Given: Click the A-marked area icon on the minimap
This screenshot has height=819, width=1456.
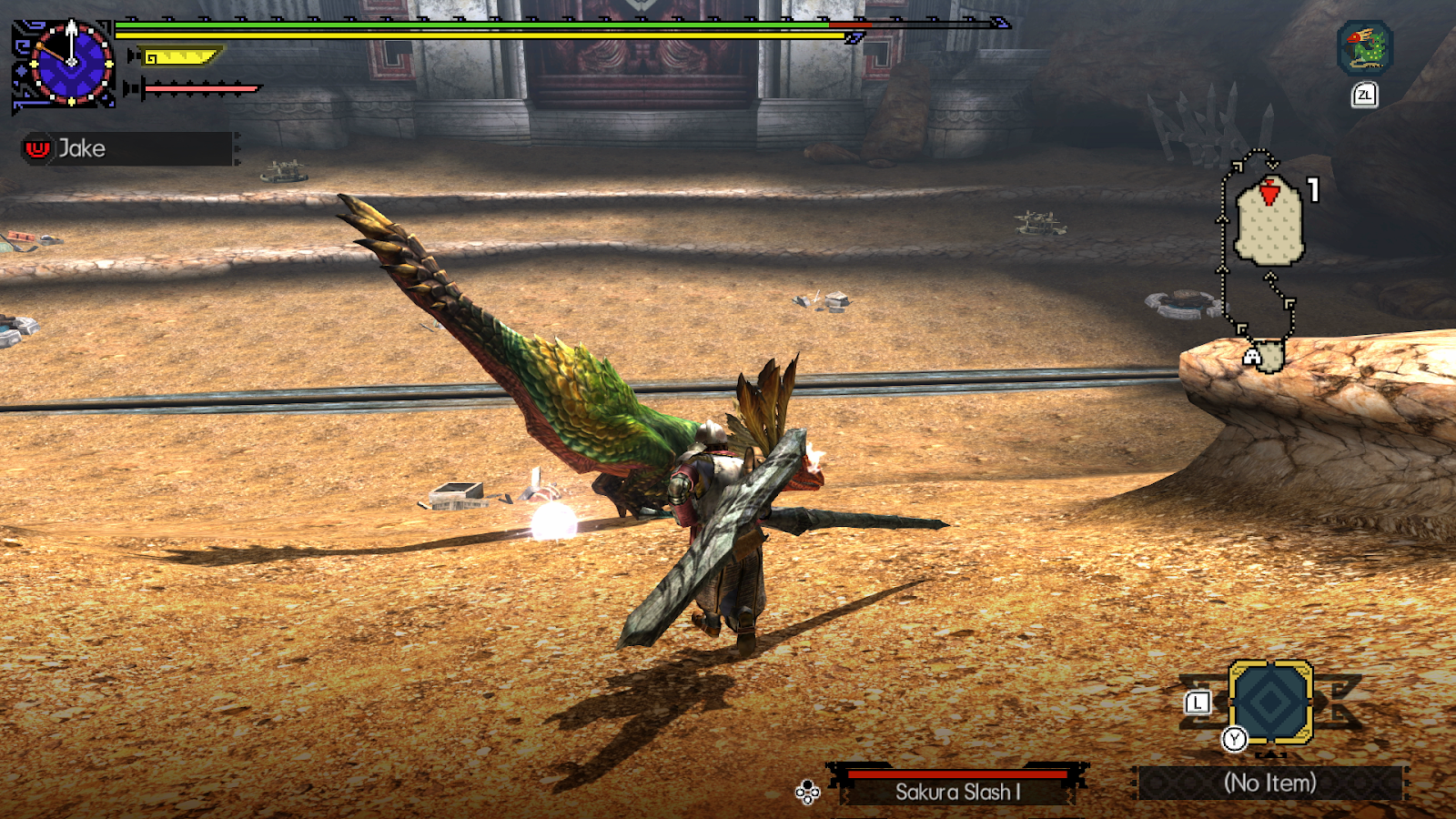Looking at the screenshot, I should click(x=1253, y=353).
